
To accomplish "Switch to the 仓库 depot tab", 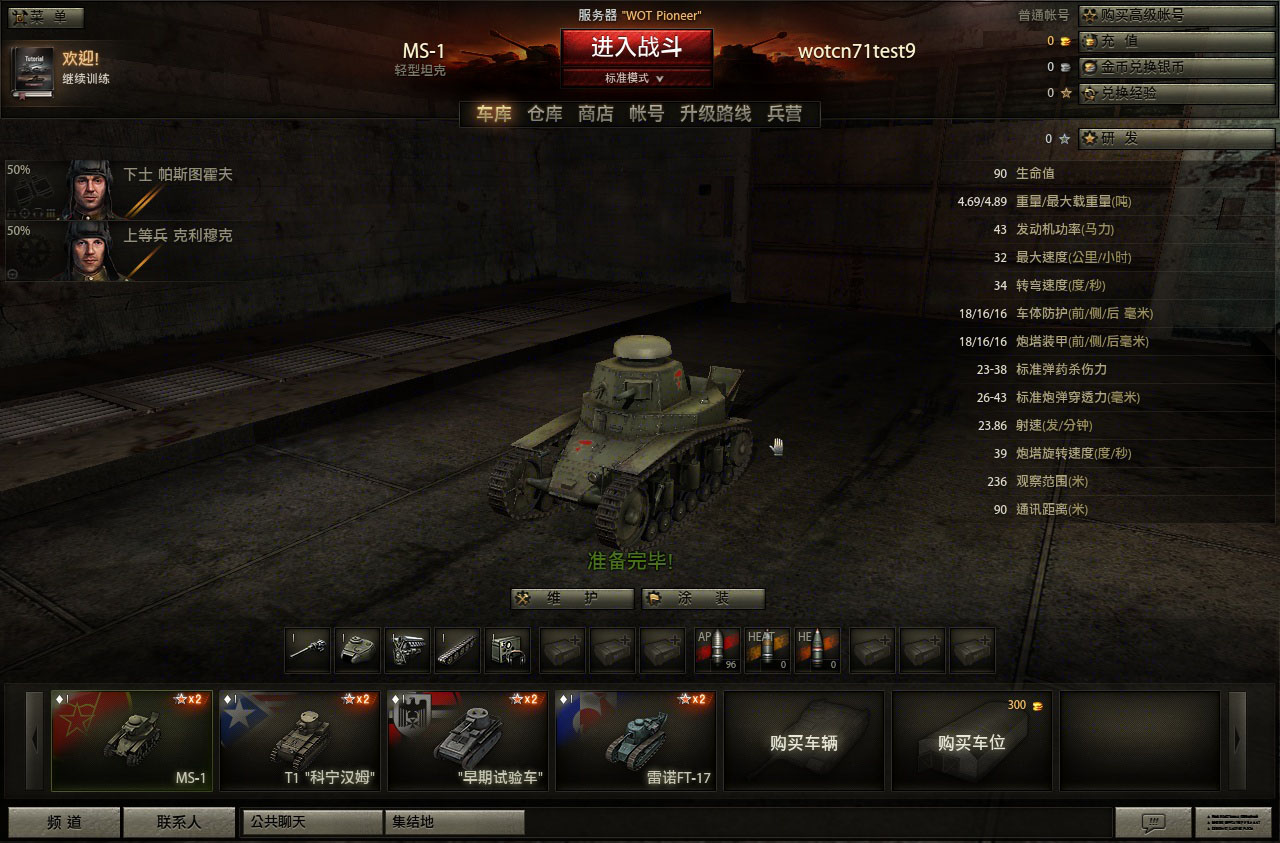I will click(x=545, y=114).
